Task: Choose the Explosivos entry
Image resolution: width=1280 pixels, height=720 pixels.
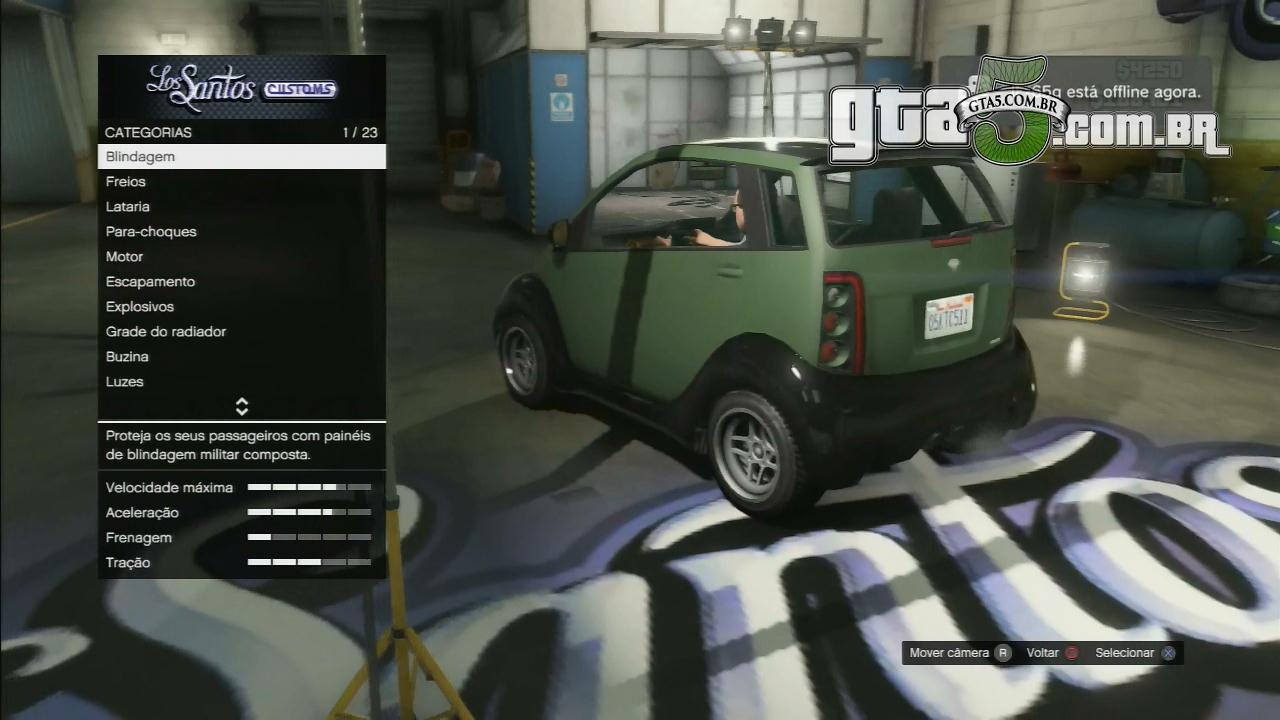Action: tap(241, 307)
